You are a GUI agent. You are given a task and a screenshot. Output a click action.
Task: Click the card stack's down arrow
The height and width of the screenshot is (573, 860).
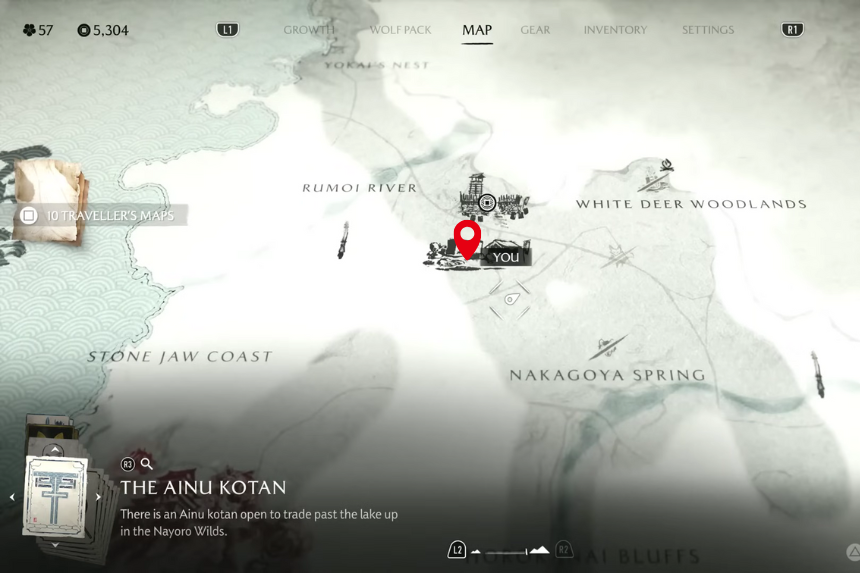(54, 545)
